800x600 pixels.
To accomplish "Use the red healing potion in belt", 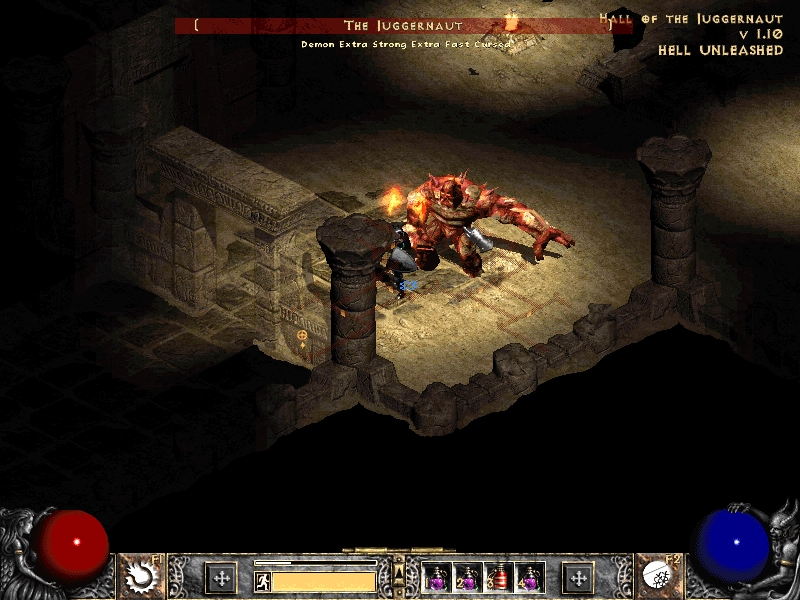I will tap(498, 577).
